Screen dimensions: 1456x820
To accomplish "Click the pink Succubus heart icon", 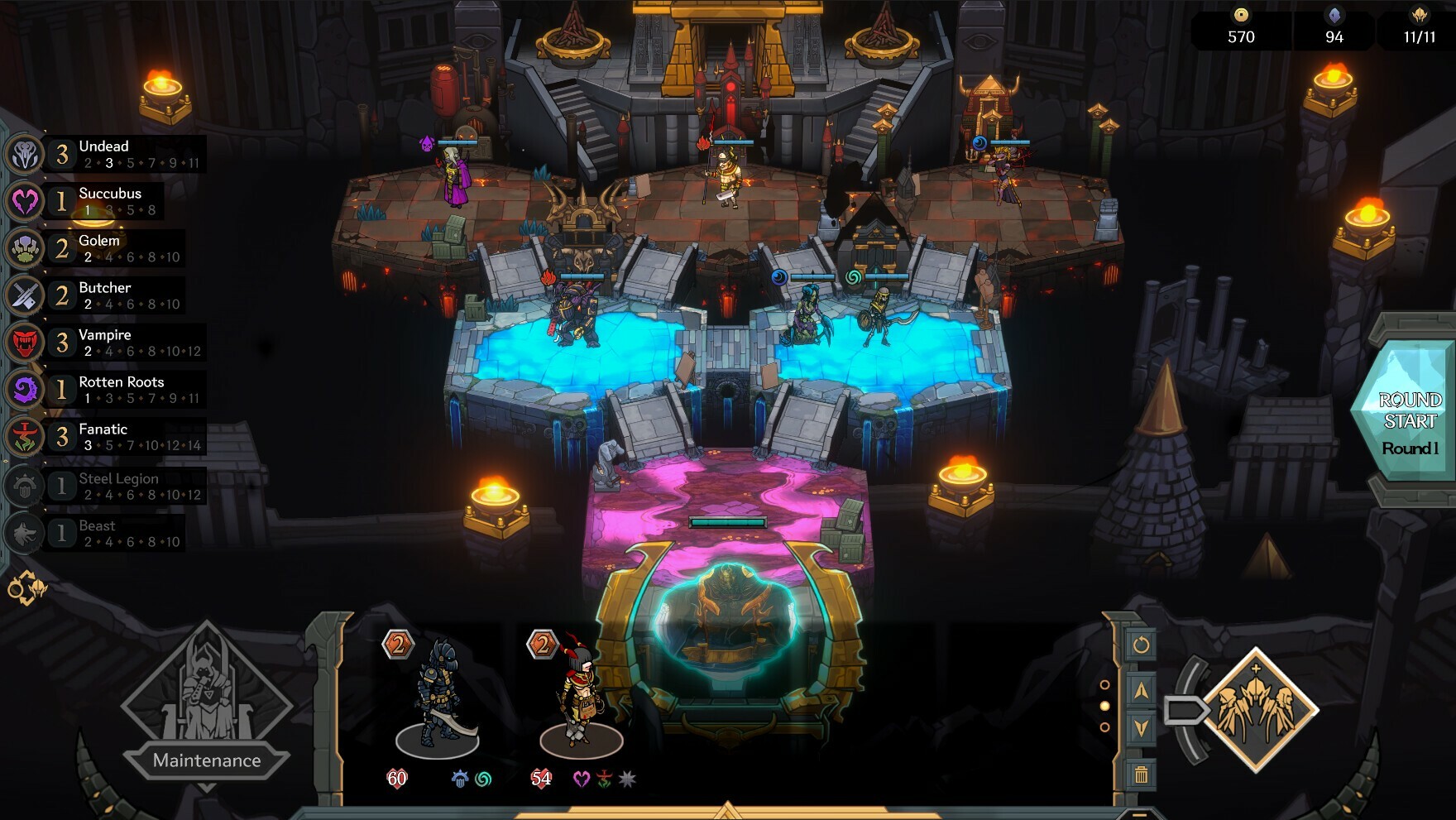I will [x=24, y=201].
